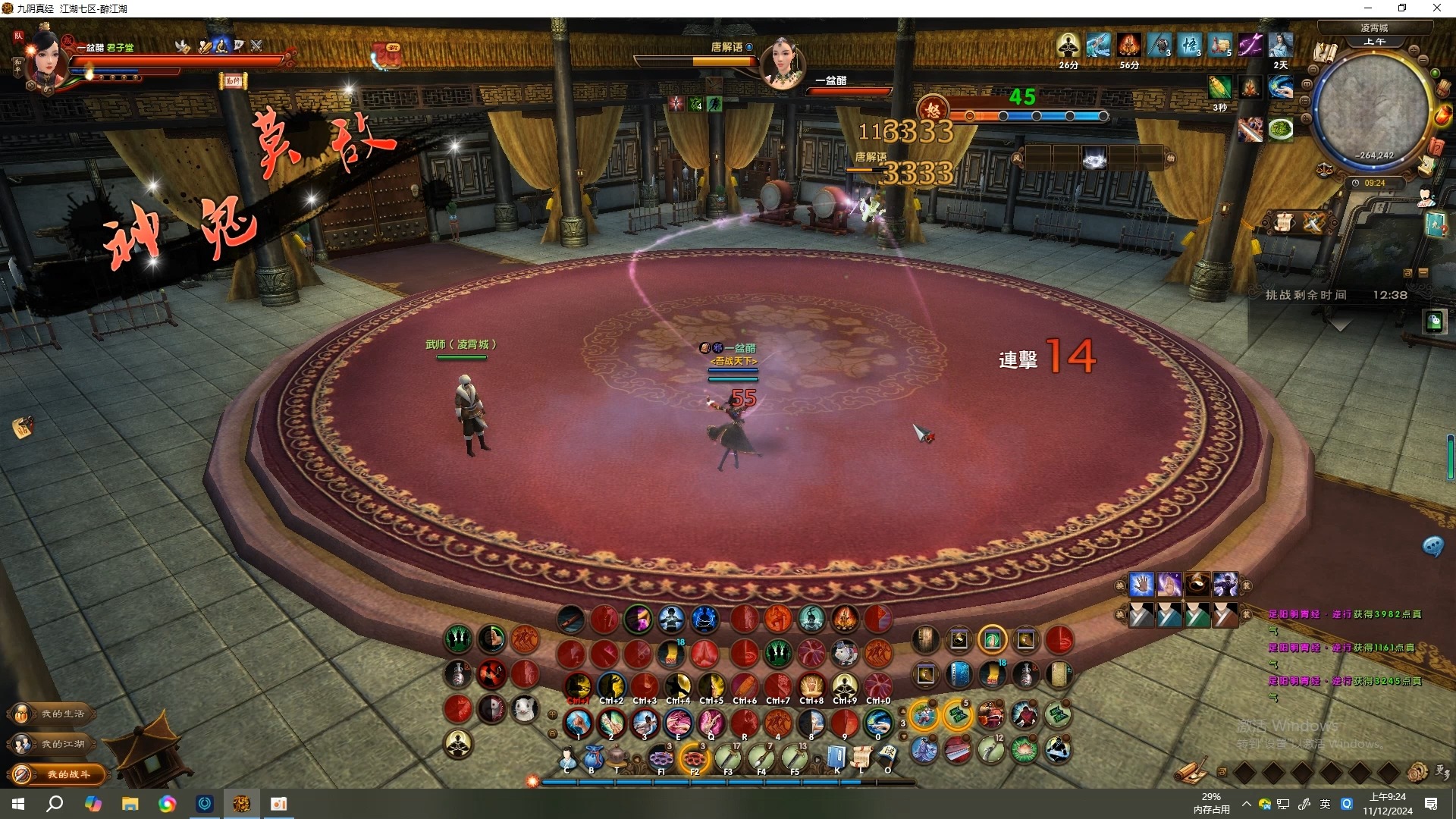Viewport: 1456px width, 819px height.
Task: Activate the skill in hotbar slot 1
Action: coord(579,723)
